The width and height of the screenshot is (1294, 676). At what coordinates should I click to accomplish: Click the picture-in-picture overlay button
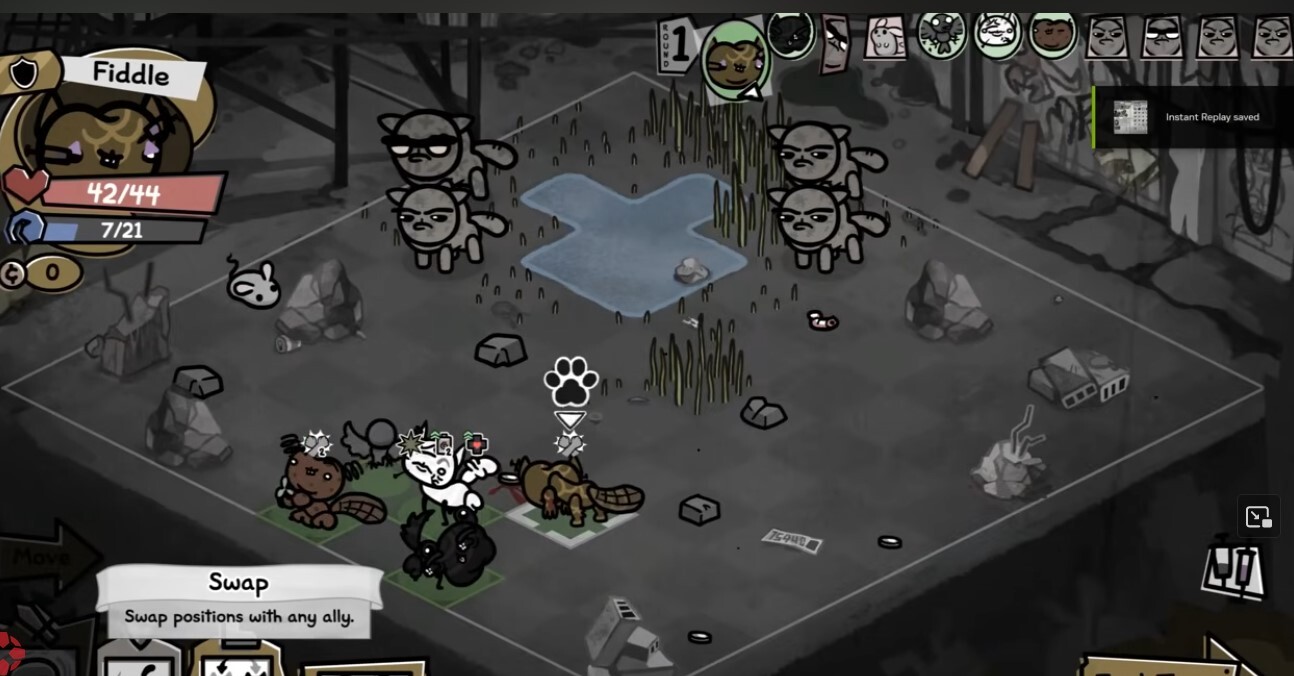pyautogui.click(x=1258, y=517)
